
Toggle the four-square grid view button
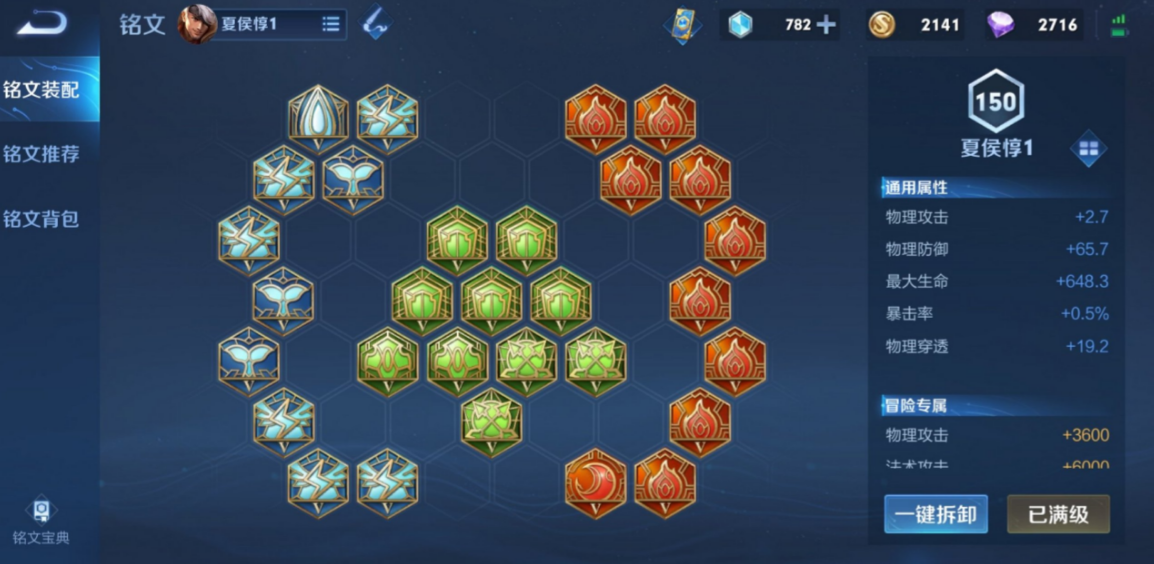tap(1088, 150)
